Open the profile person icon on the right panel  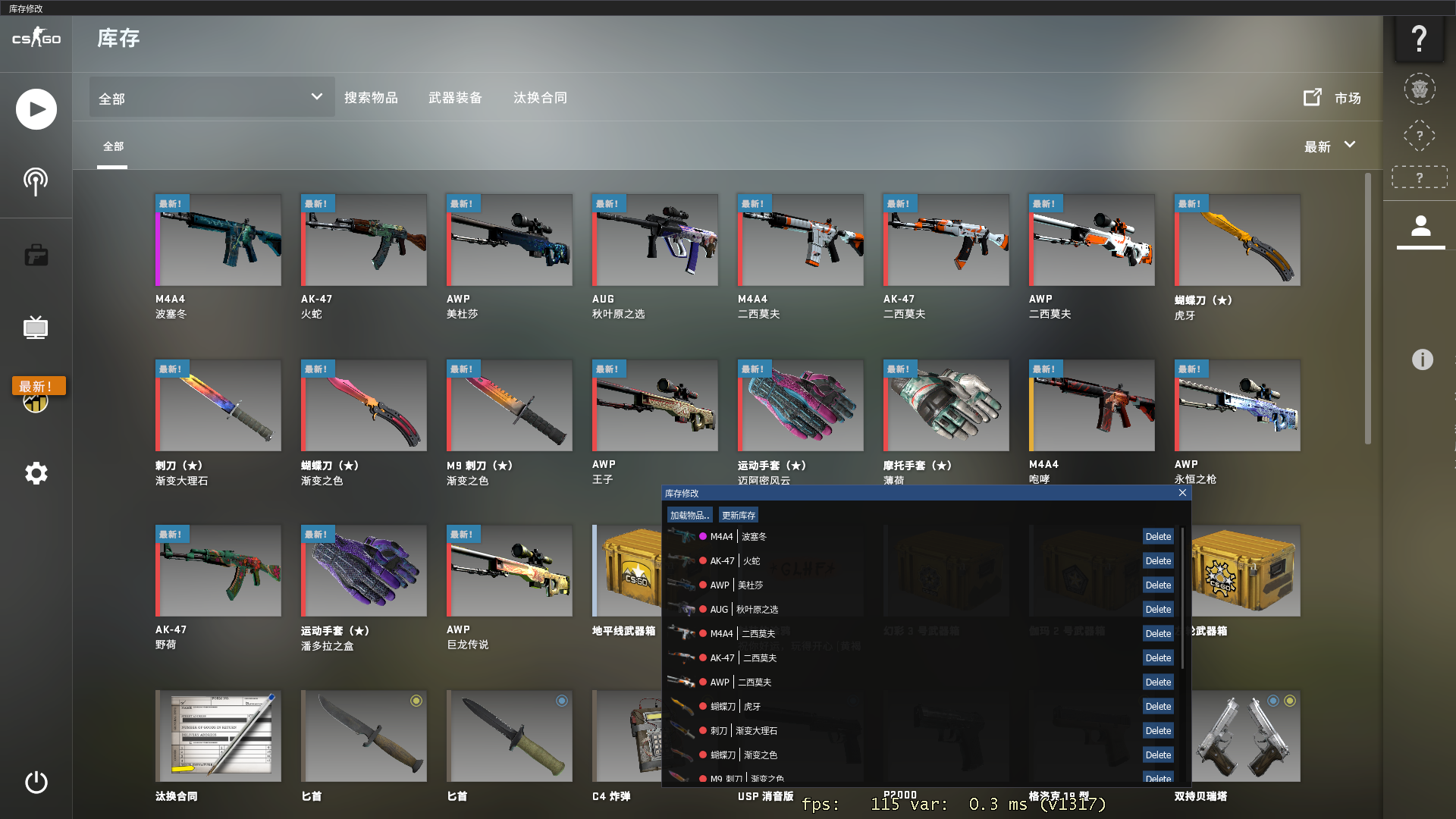1420,227
